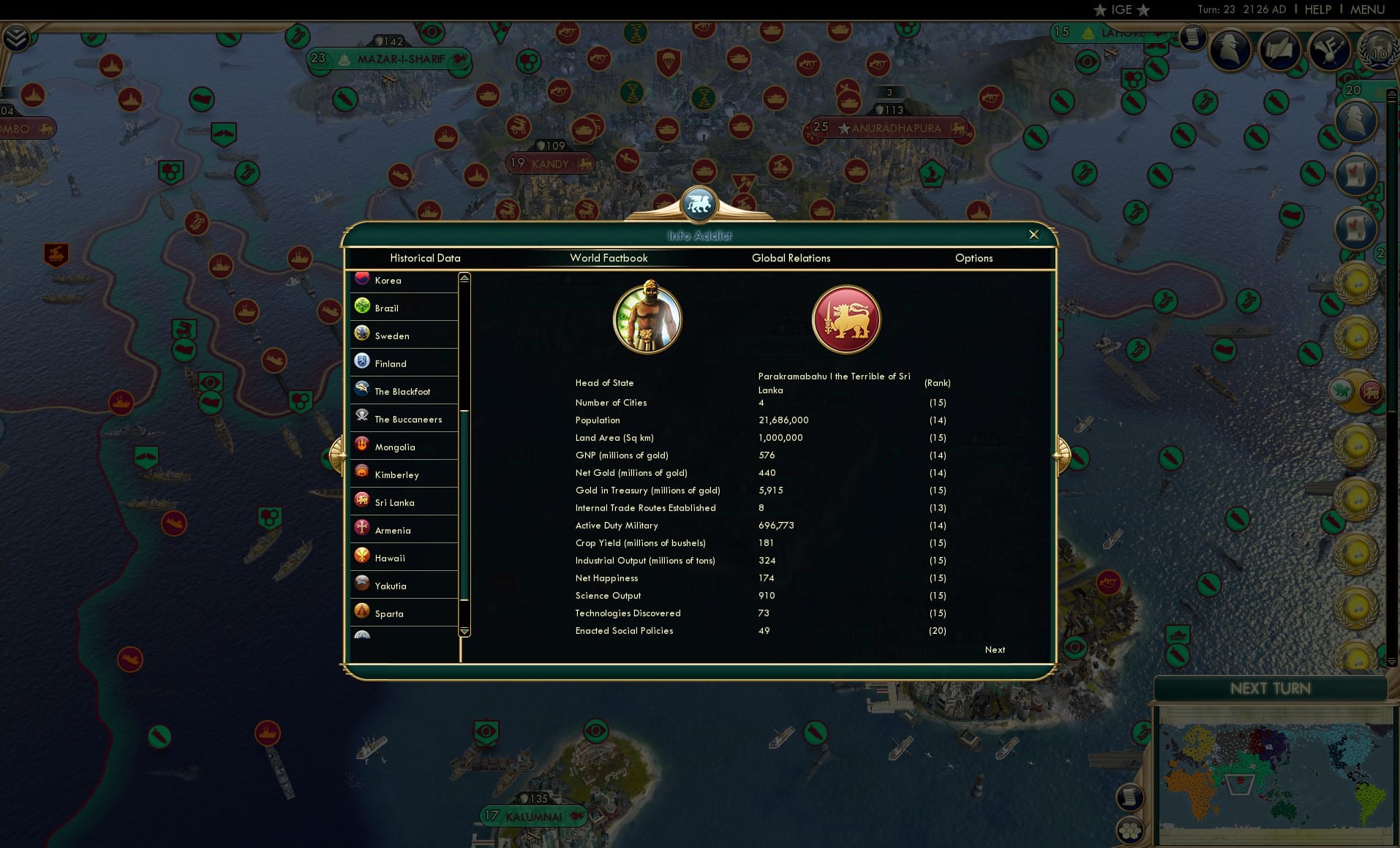Open the Espionage overview spy icon
Viewport: 1400px width, 848px height.
click(1230, 50)
